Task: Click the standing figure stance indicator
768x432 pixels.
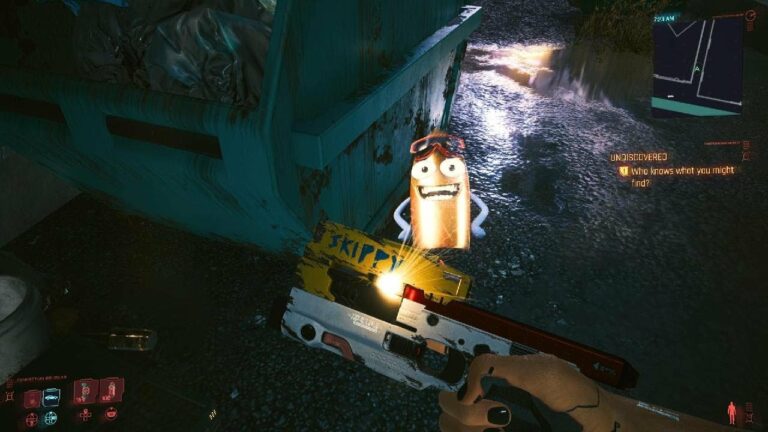Action: (733, 411)
